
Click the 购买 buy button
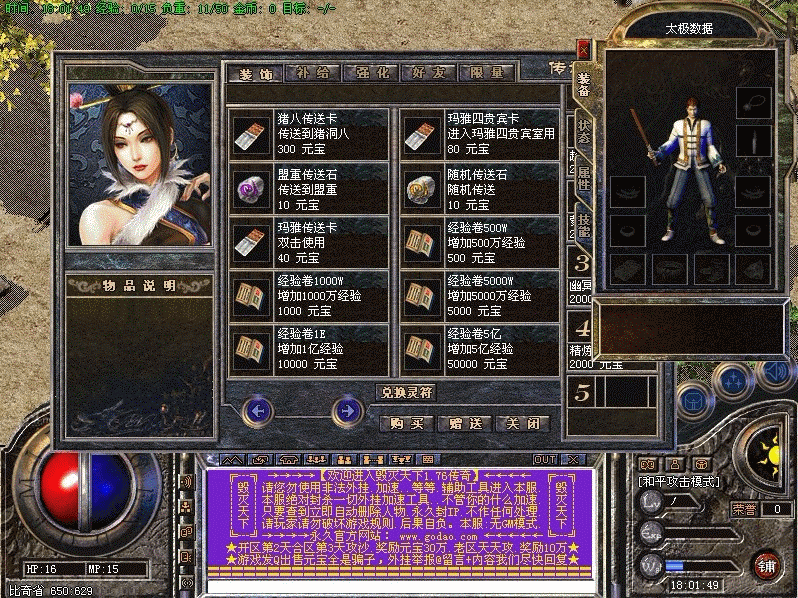tap(406, 424)
